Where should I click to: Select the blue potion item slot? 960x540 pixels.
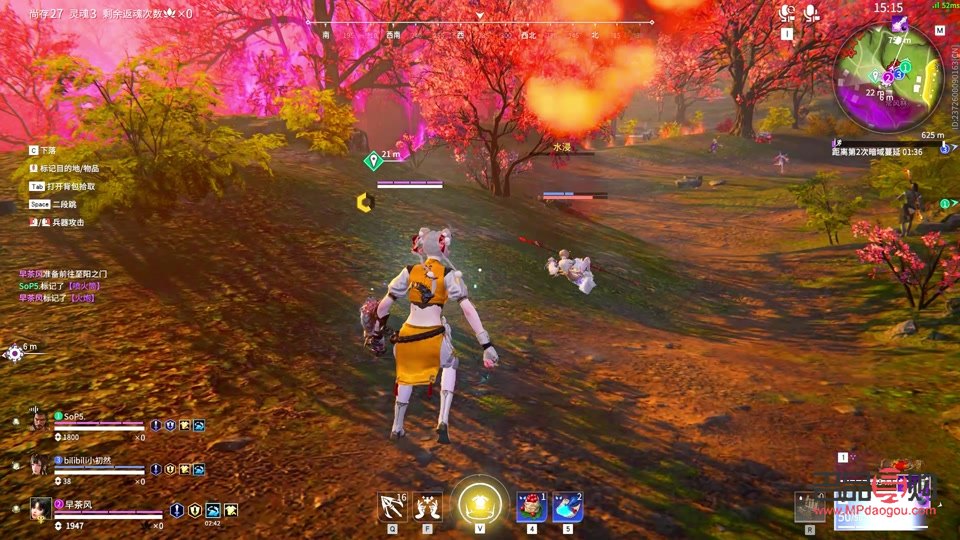point(568,507)
